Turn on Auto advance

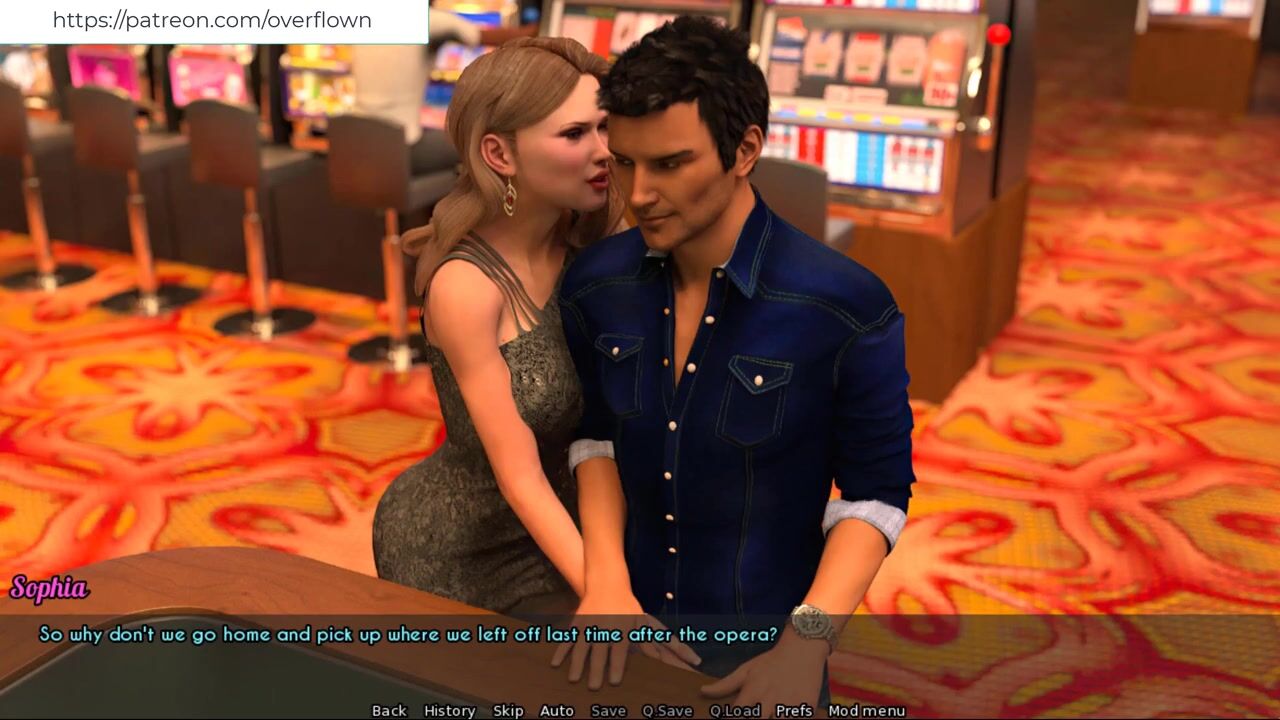point(557,710)
